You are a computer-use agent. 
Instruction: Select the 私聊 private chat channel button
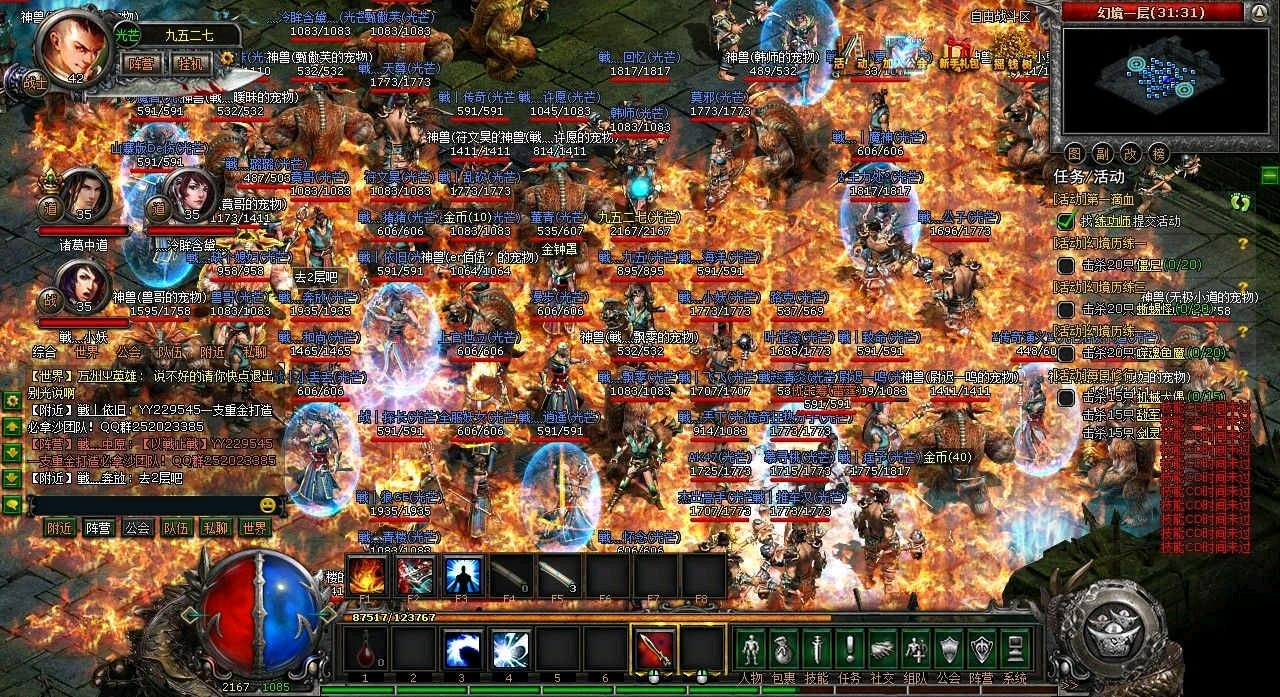tap(215, 528)
